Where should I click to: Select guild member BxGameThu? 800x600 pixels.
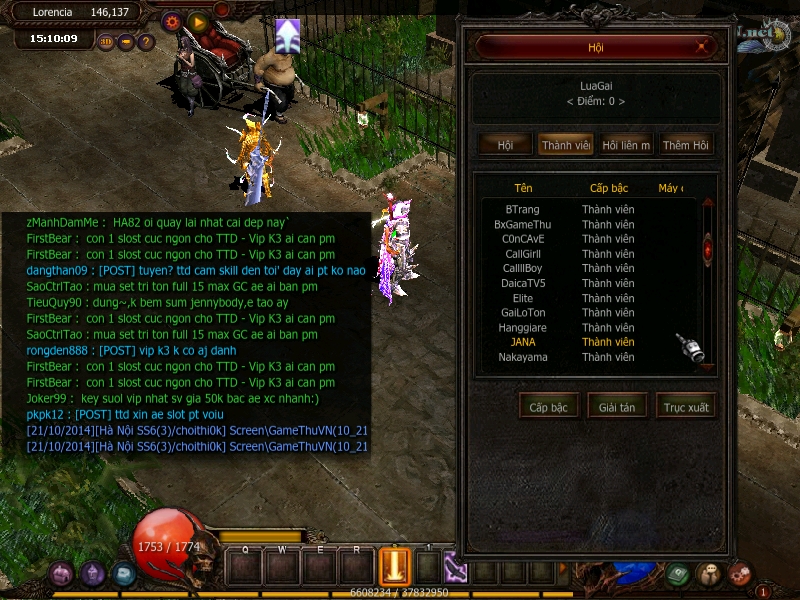pos(523,225)
